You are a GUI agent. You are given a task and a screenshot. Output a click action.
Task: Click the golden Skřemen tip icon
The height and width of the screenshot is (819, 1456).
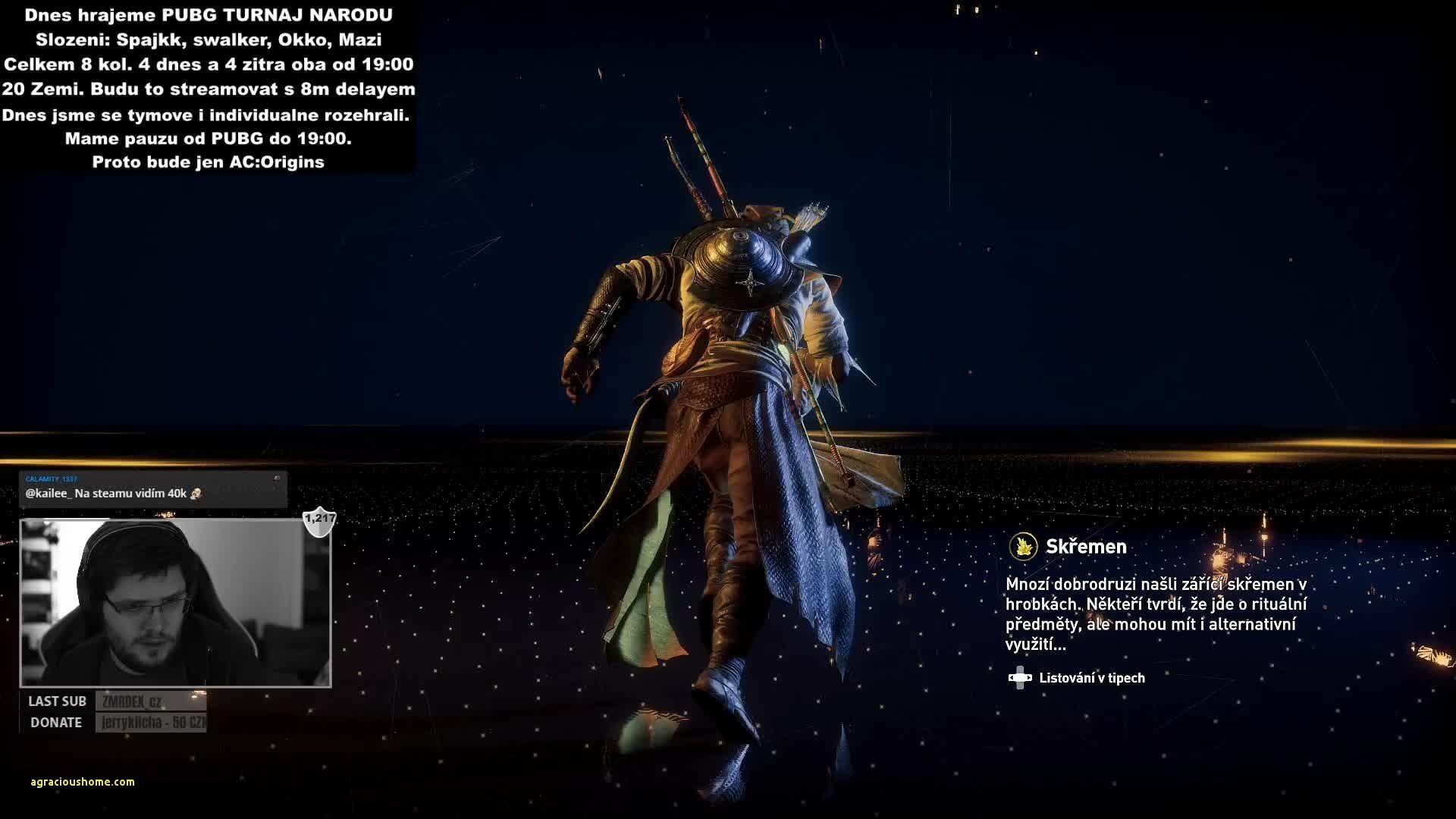pos(1023,546)
